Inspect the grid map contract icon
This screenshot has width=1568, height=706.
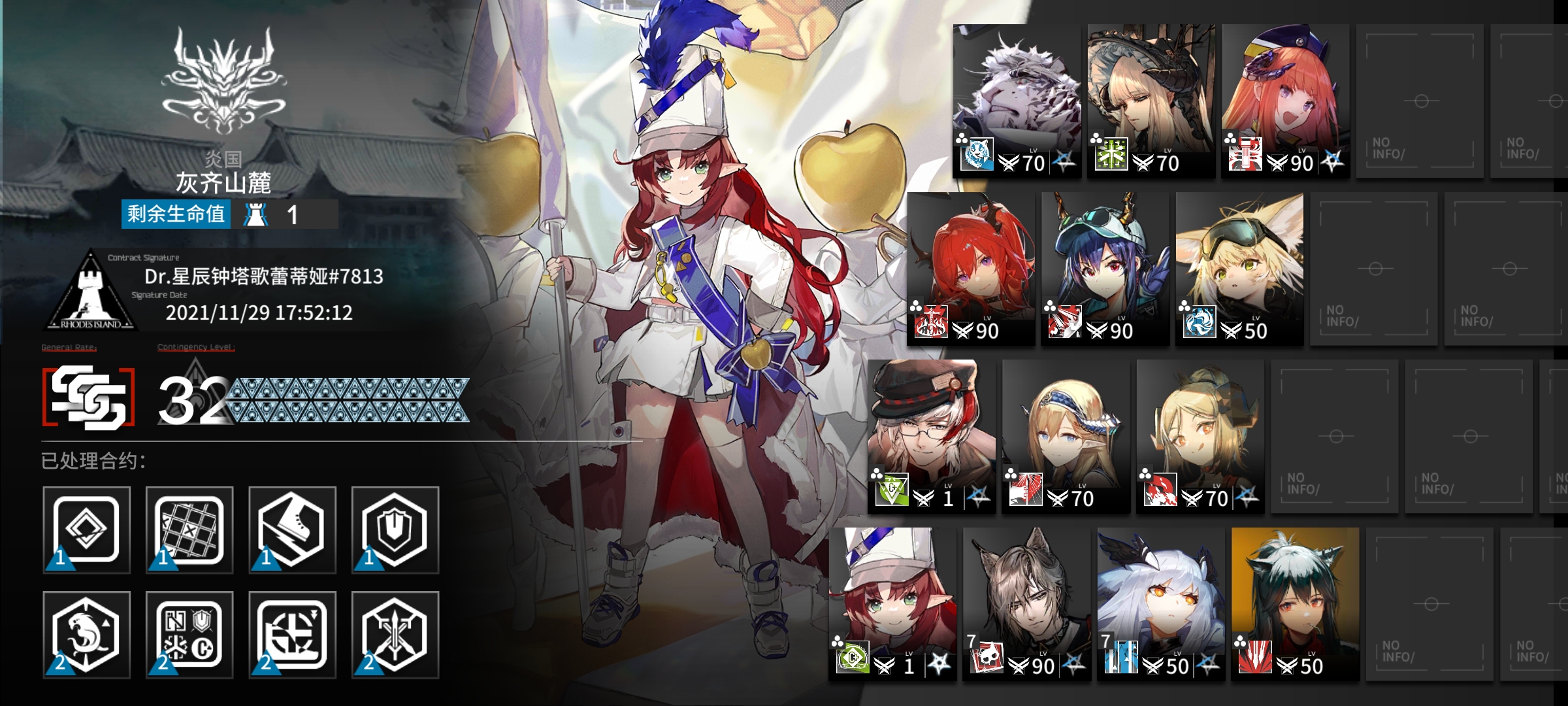coord(189,529)
